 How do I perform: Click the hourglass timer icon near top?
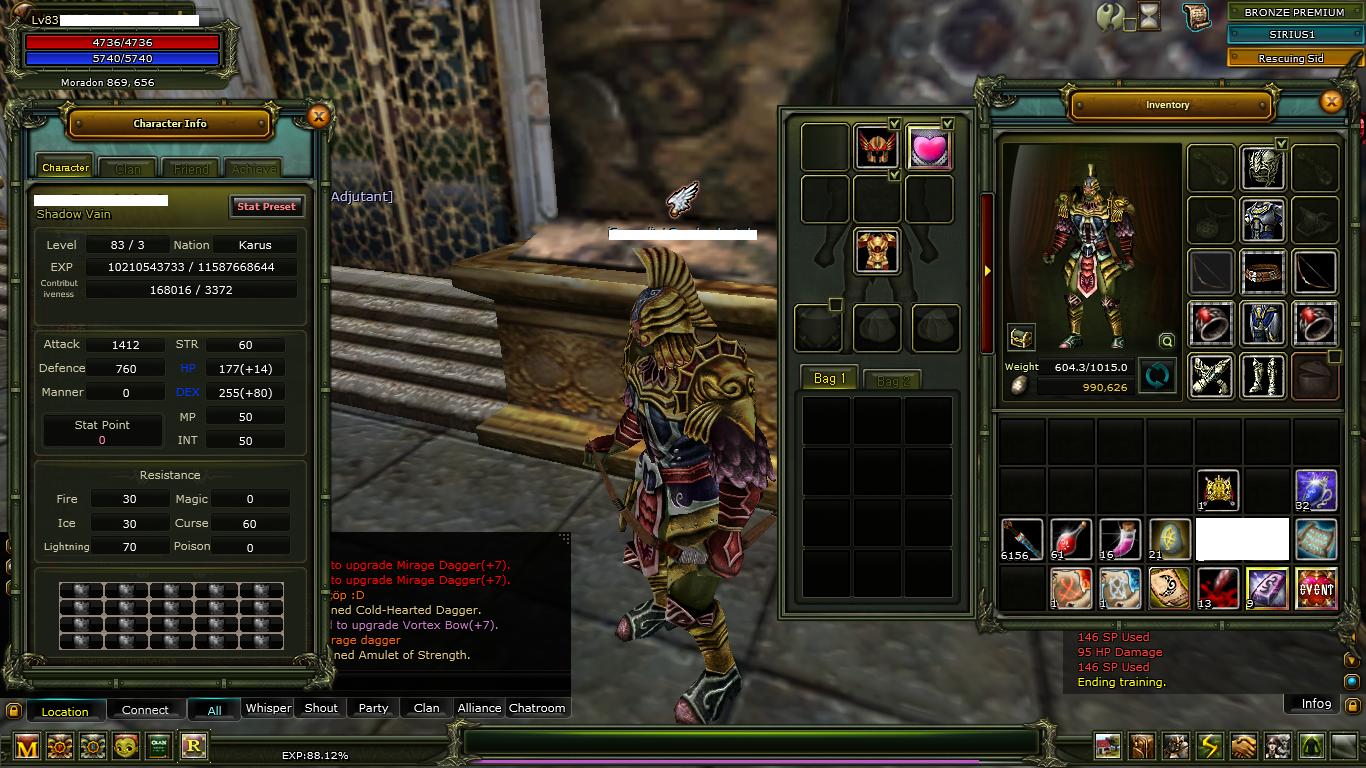tap(1148, 16)
